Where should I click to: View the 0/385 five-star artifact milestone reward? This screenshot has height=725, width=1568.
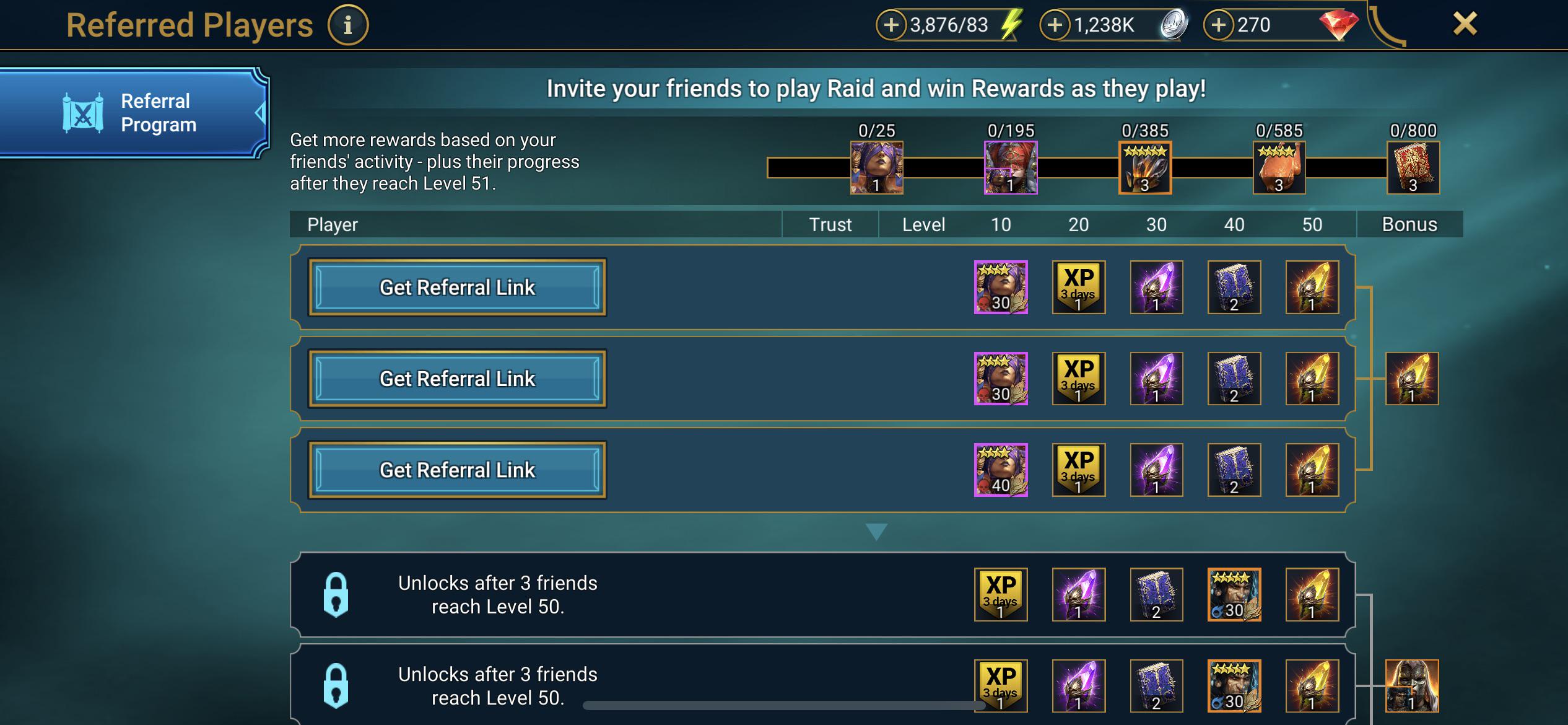pos(1145,167)
